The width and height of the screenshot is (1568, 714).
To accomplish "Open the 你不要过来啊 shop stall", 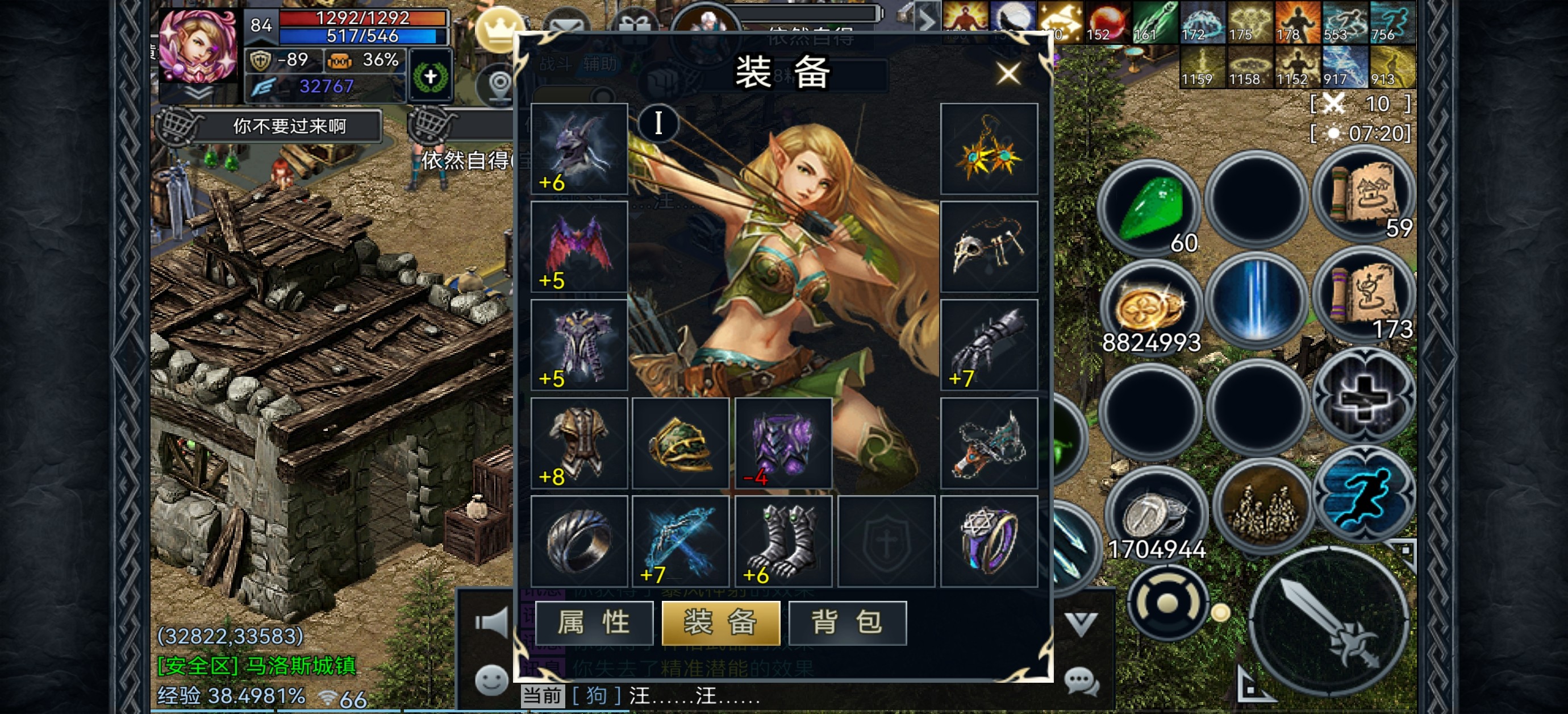I will pyautogui.click(x=289, y=126).
